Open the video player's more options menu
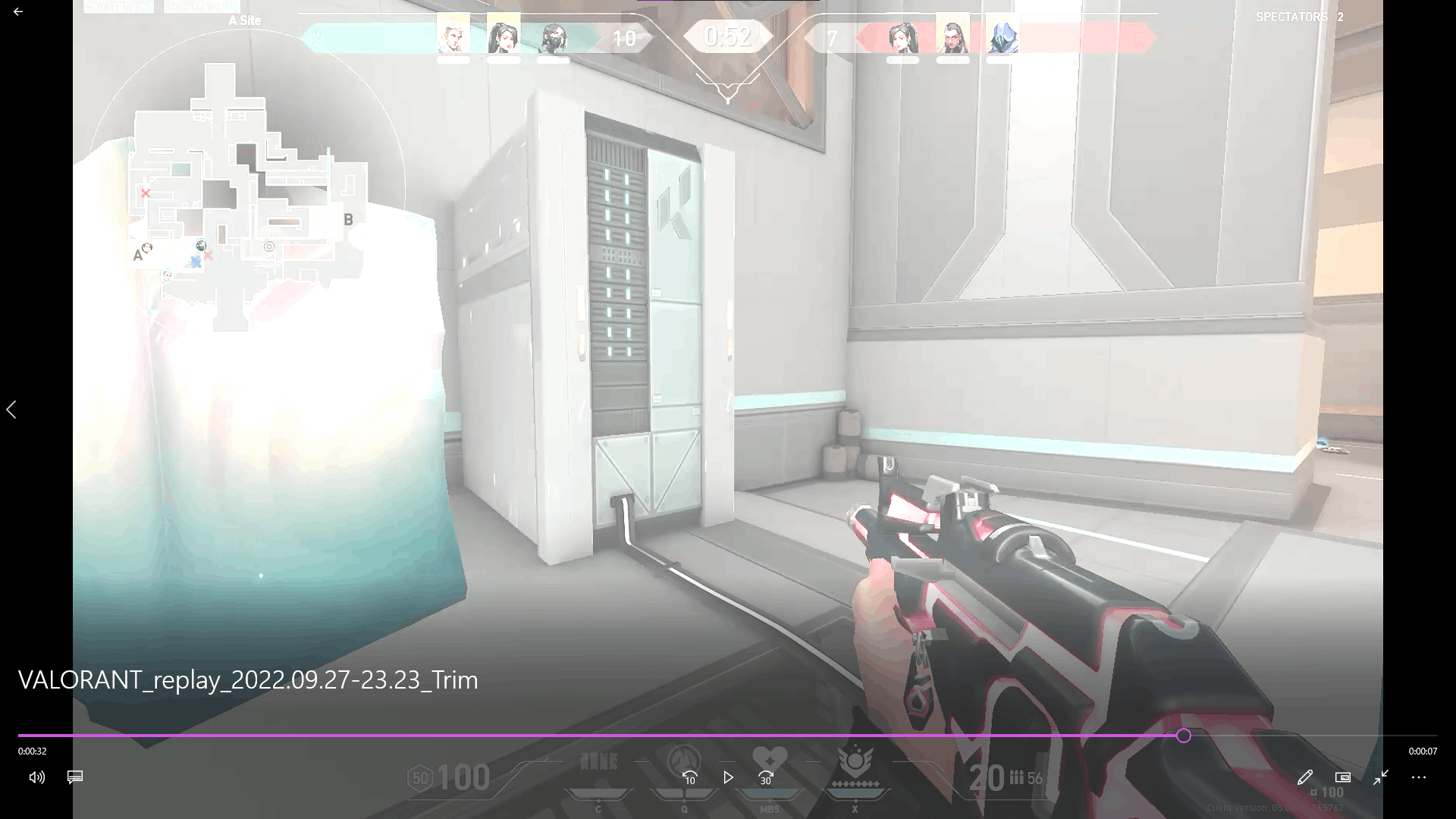The width and height of the screenshot is (1456, 819). click(1419, 777)
